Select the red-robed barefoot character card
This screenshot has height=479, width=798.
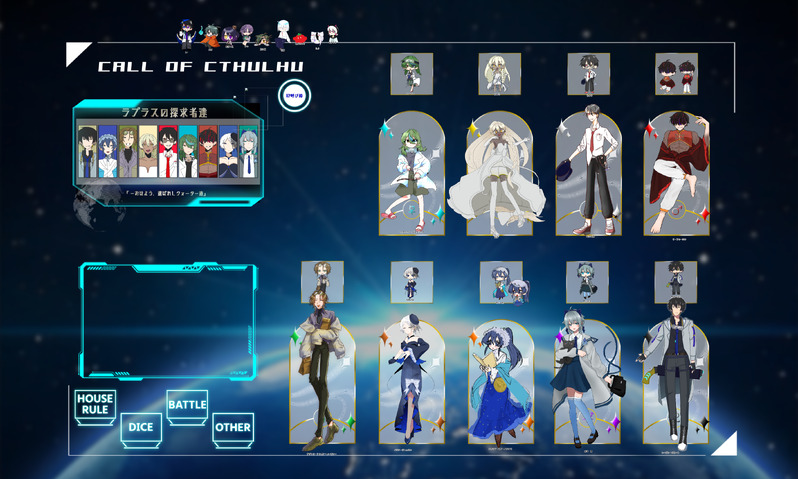pos(677,175)
